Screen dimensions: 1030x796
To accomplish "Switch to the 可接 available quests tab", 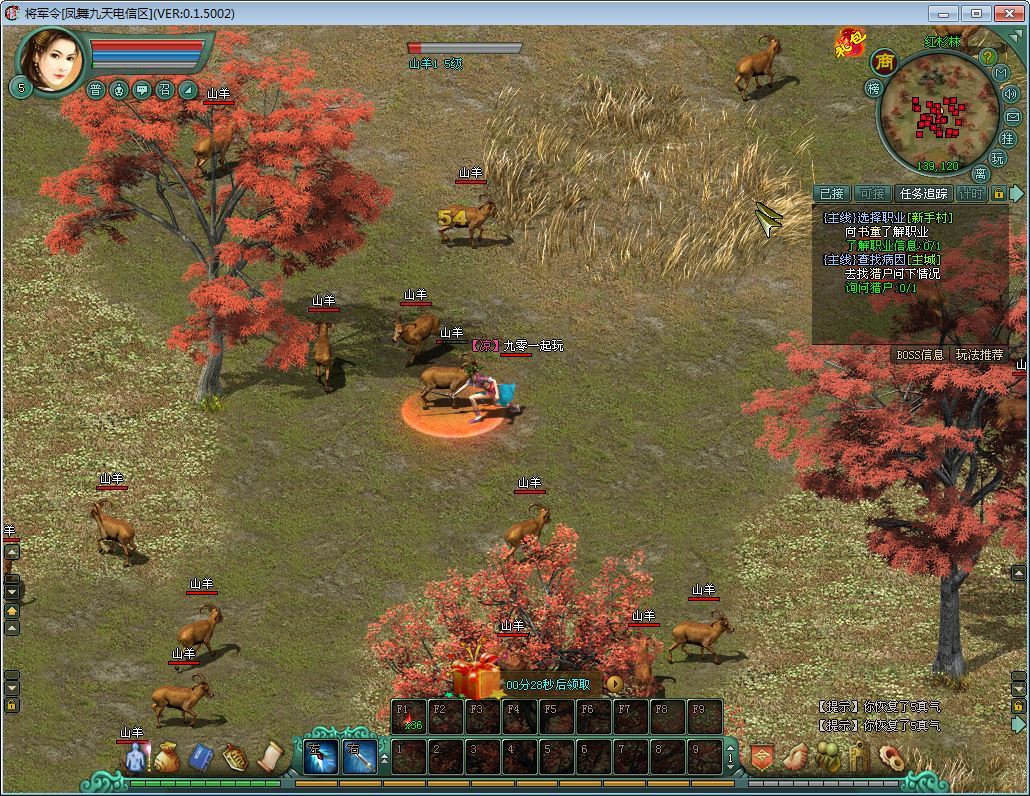I will [x=873, y=194].
